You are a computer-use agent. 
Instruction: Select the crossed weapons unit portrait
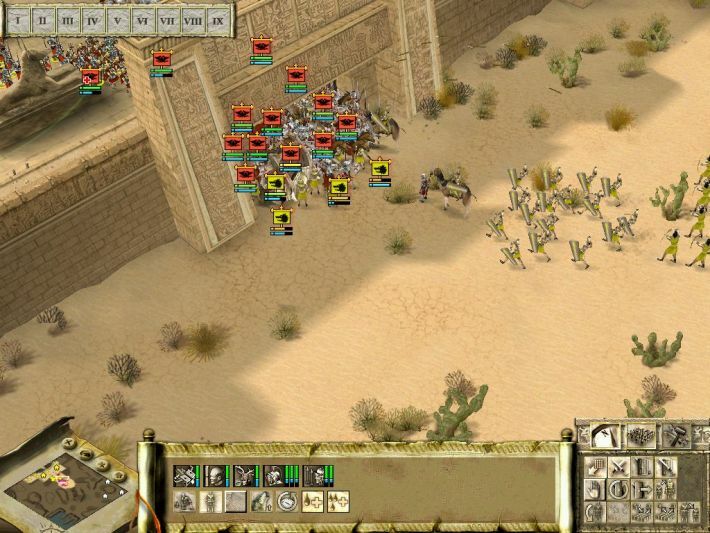tap(185, 475)
